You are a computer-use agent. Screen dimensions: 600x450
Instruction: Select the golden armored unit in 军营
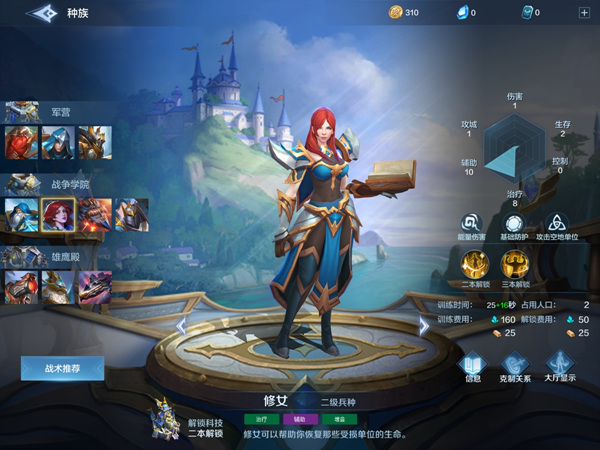95,142
